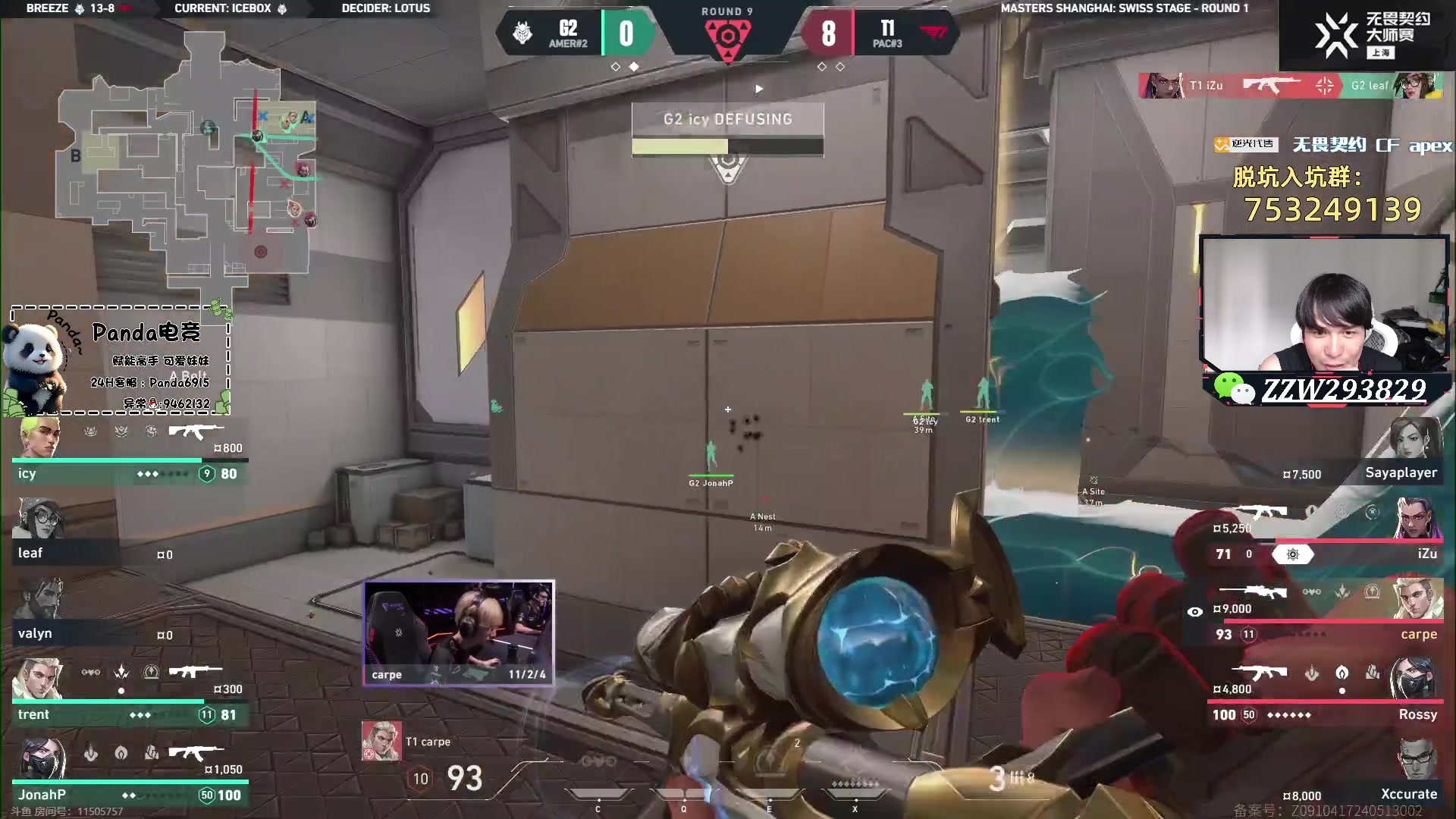Click the G2 team logo on scoreboard
This screenshot has height=819, width=1456.
pos(523,33)
